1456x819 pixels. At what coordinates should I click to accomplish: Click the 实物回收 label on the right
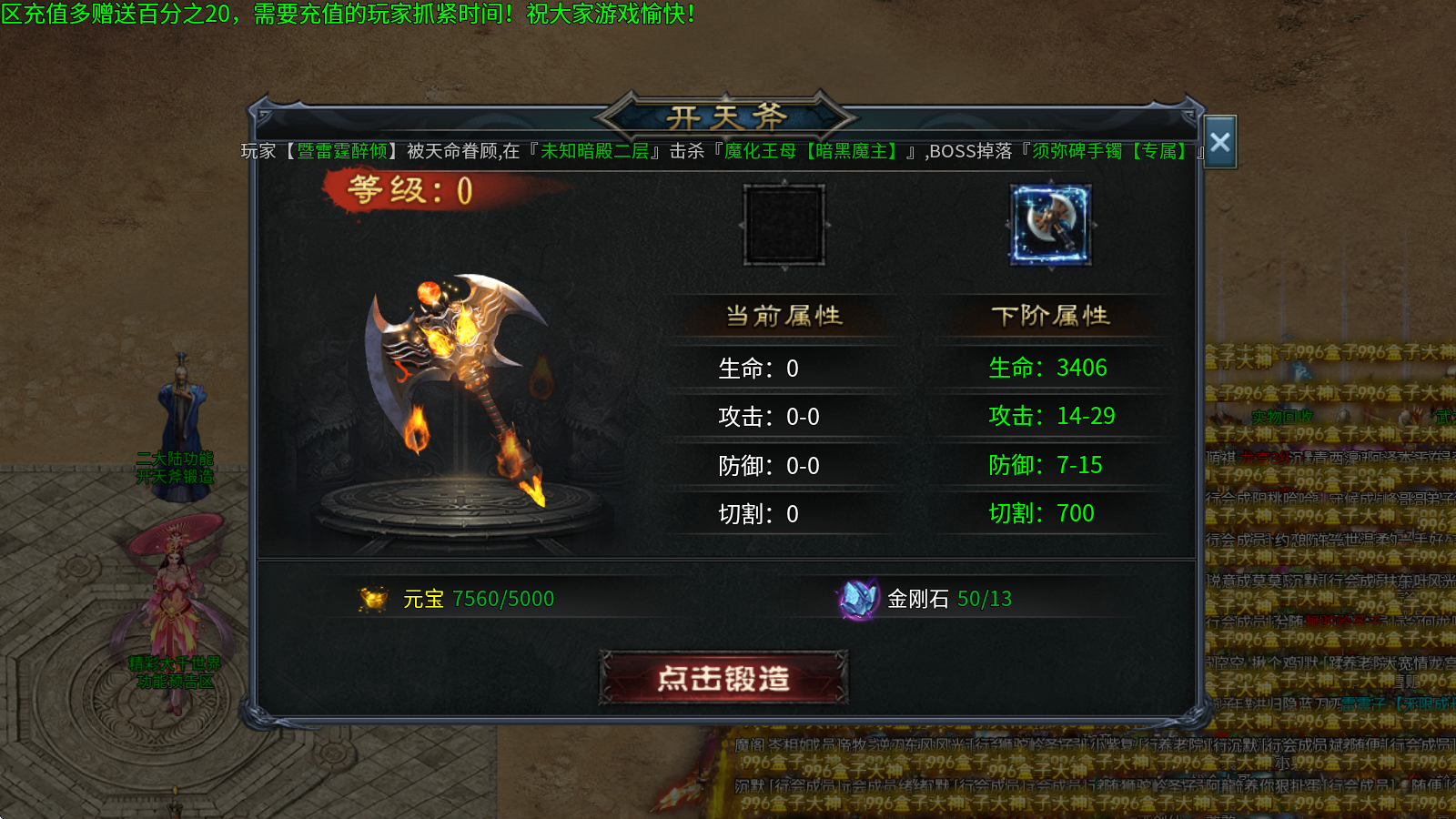[1281, 416]
